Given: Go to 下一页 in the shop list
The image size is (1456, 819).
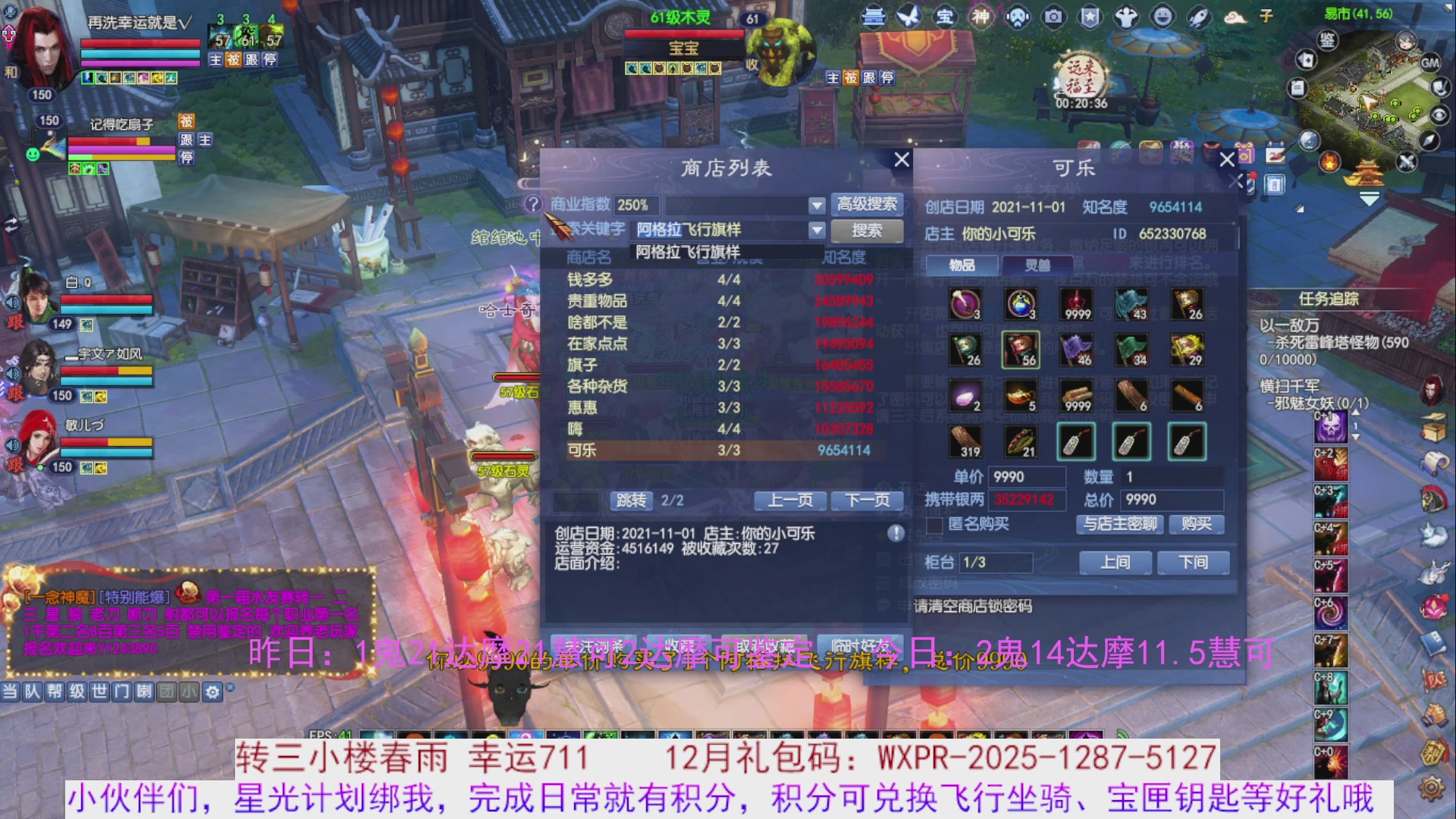Looking at the screenshot, I should pyautogui.click(x=866, y=500).
